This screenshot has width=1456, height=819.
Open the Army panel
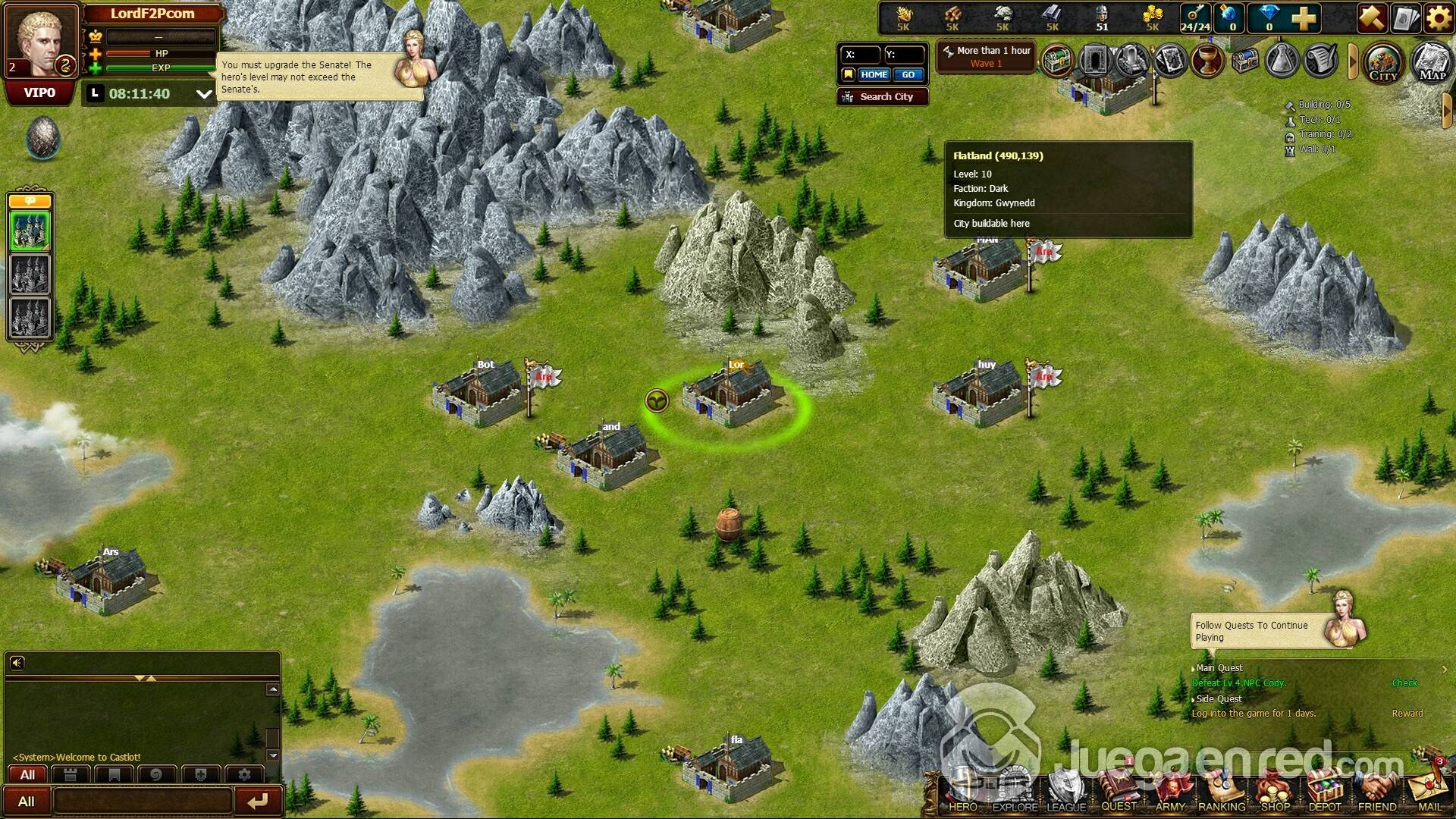click(1170, 794)
